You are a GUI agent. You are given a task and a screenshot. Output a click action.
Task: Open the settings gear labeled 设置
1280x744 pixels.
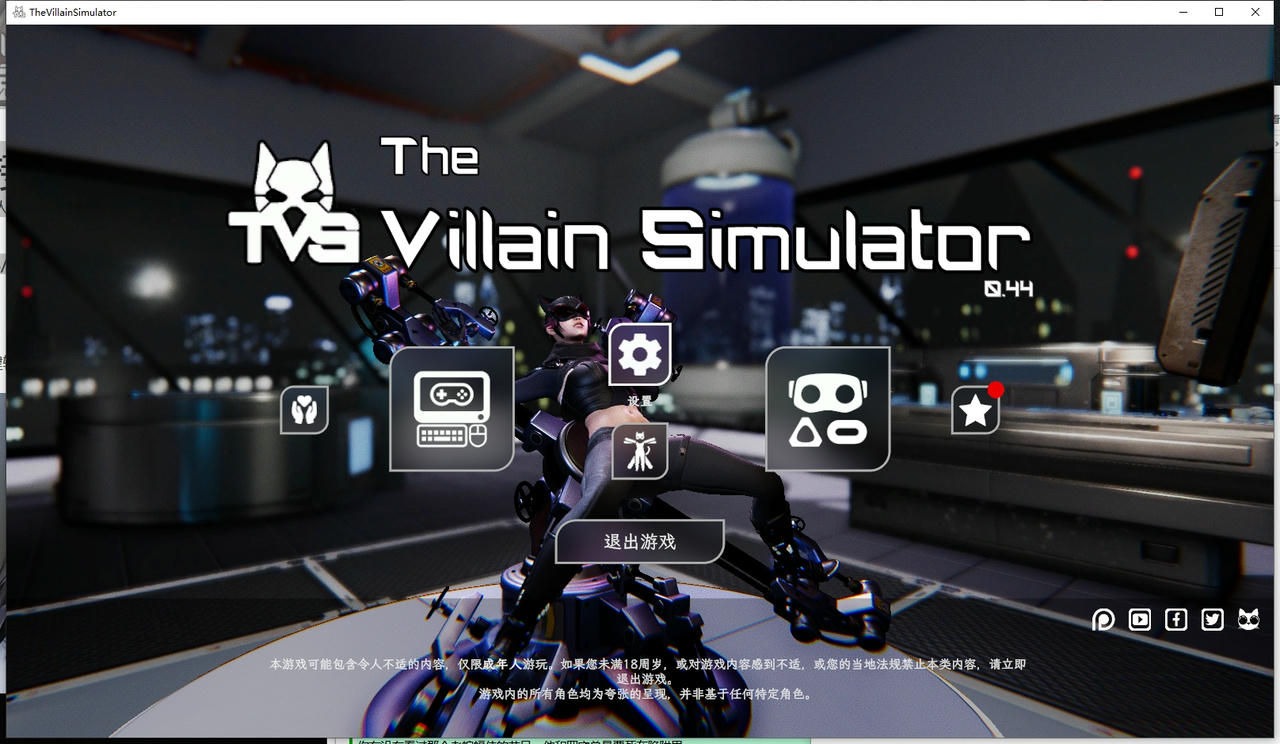tap(639, 352)
